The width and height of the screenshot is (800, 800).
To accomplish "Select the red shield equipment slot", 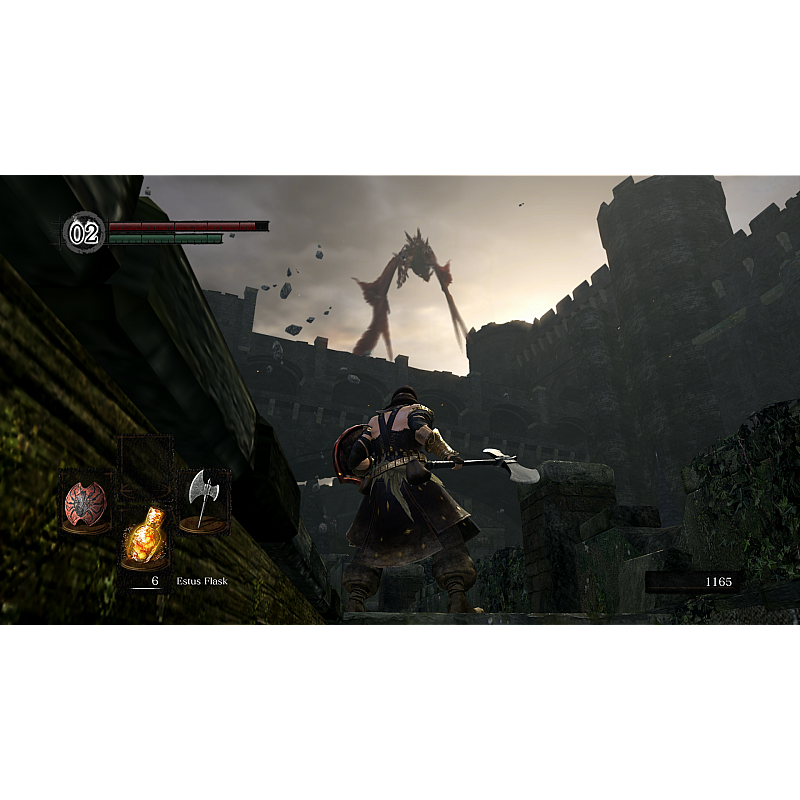I will click(x=85, y=502).
